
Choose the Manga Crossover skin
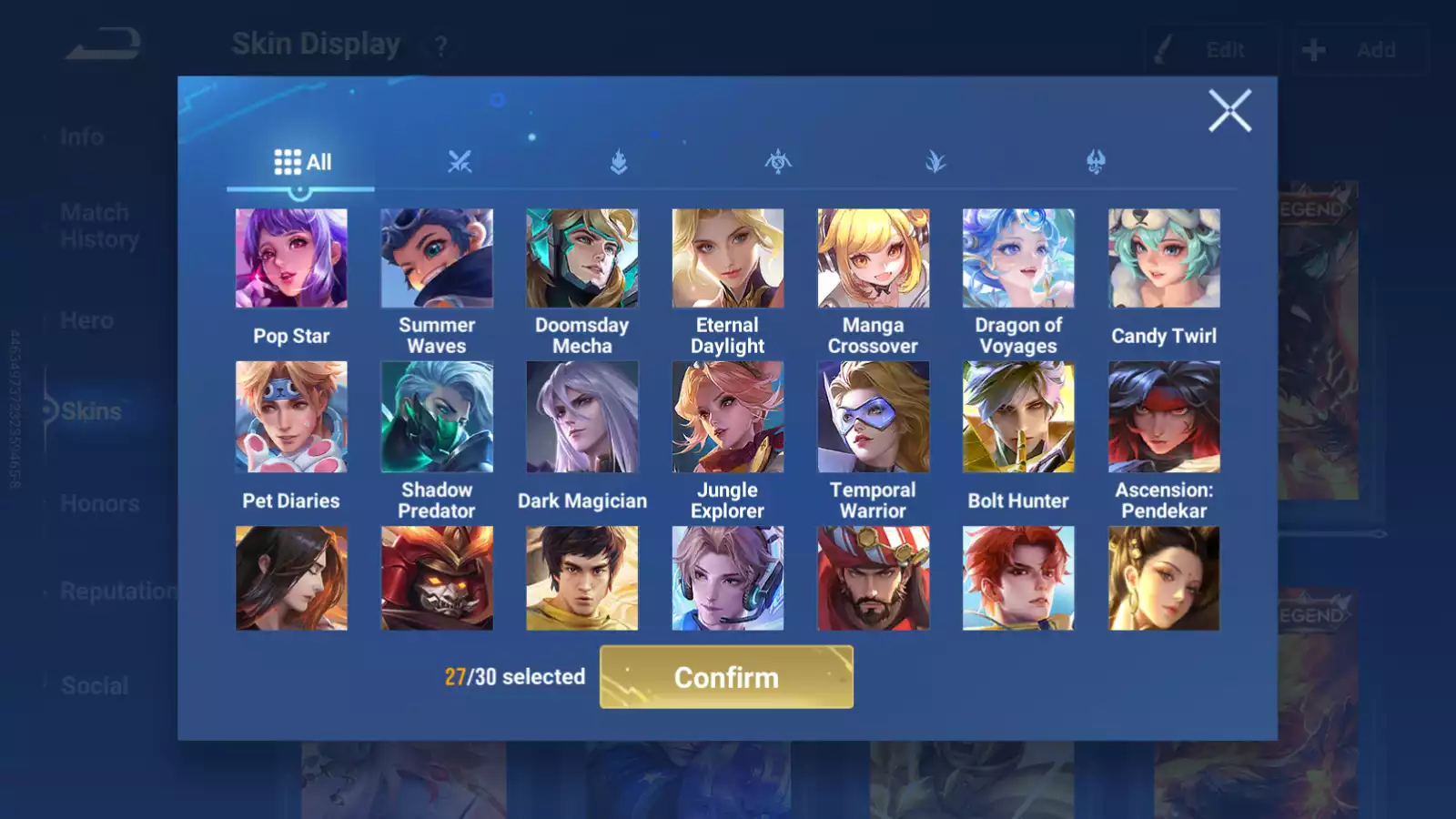pos(874,258)
